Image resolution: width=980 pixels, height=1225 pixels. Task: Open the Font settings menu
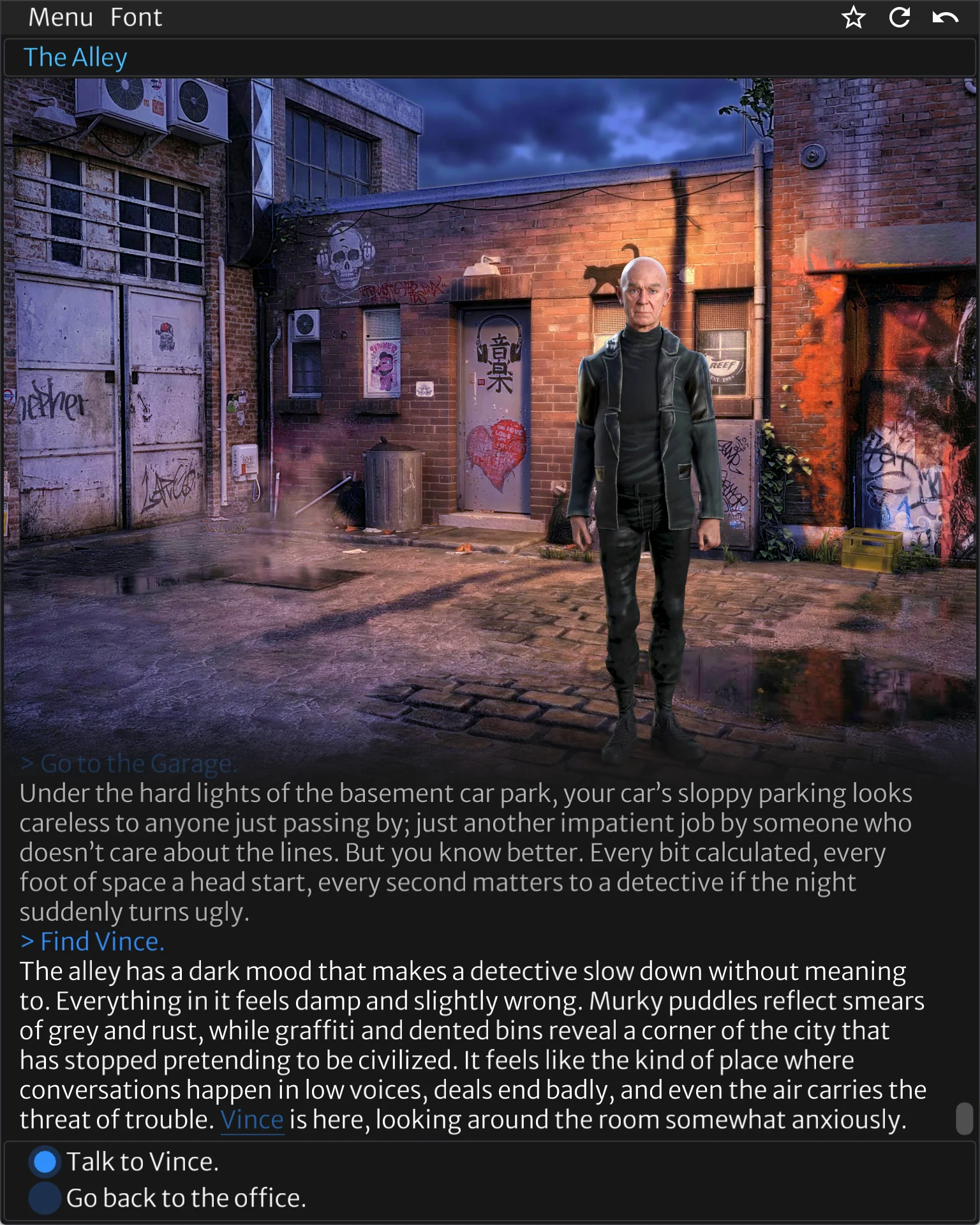pos(135,17)
